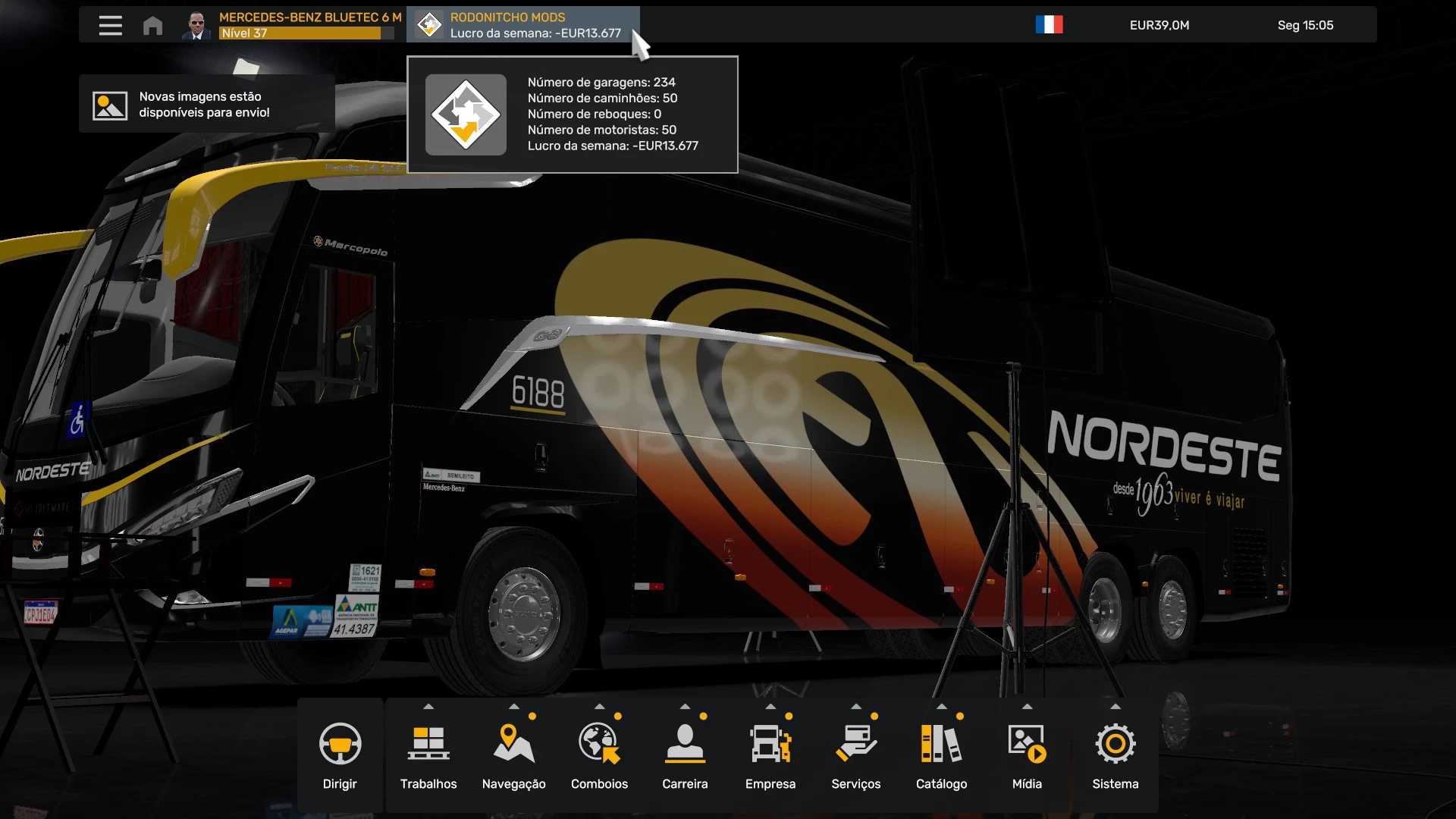Screen dimensions: 1456x819
Task: Show the Carreira career menu
Action: click(x=685, y=755)
